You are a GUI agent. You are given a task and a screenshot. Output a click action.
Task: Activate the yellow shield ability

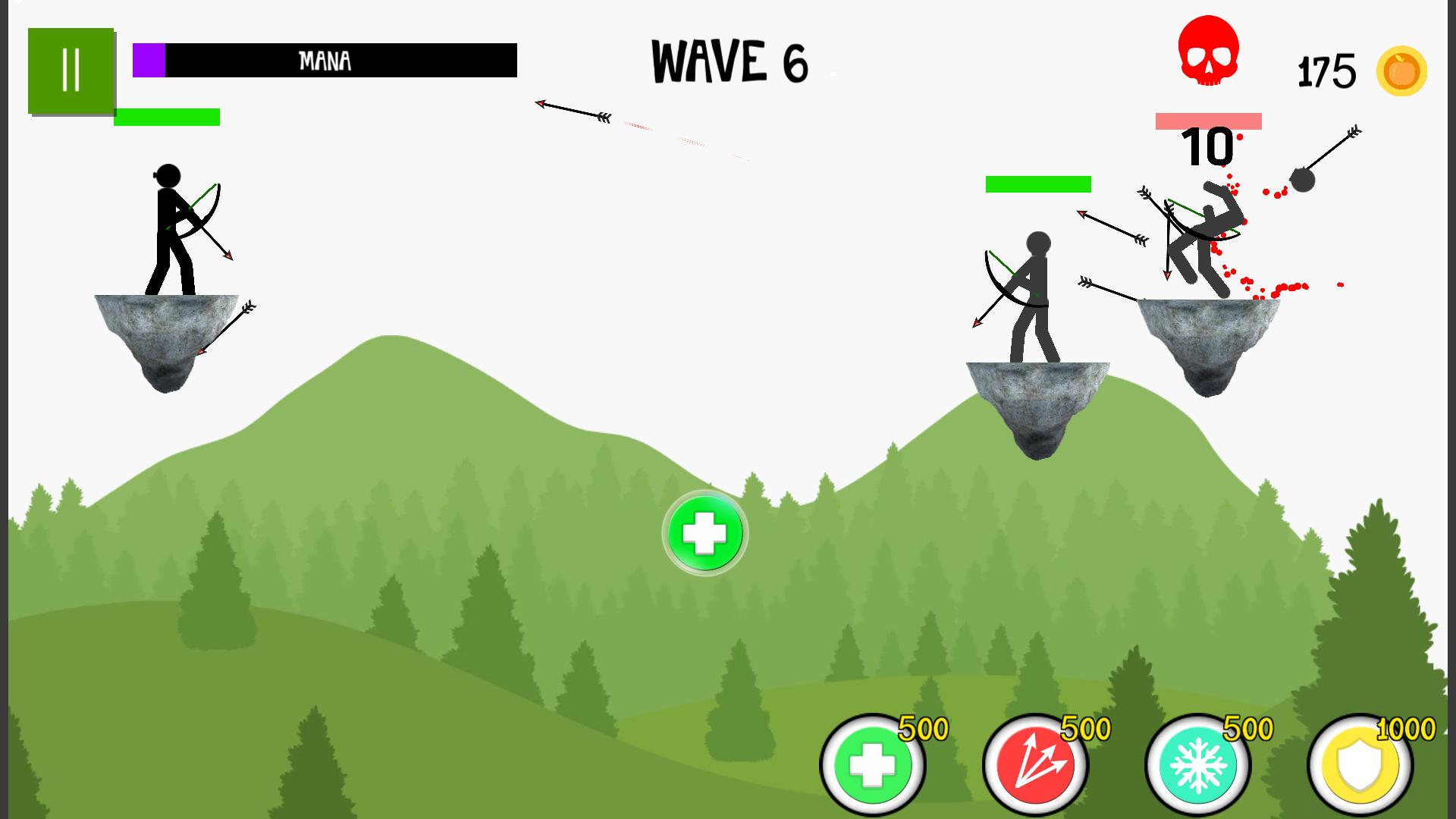[1360, 764]
